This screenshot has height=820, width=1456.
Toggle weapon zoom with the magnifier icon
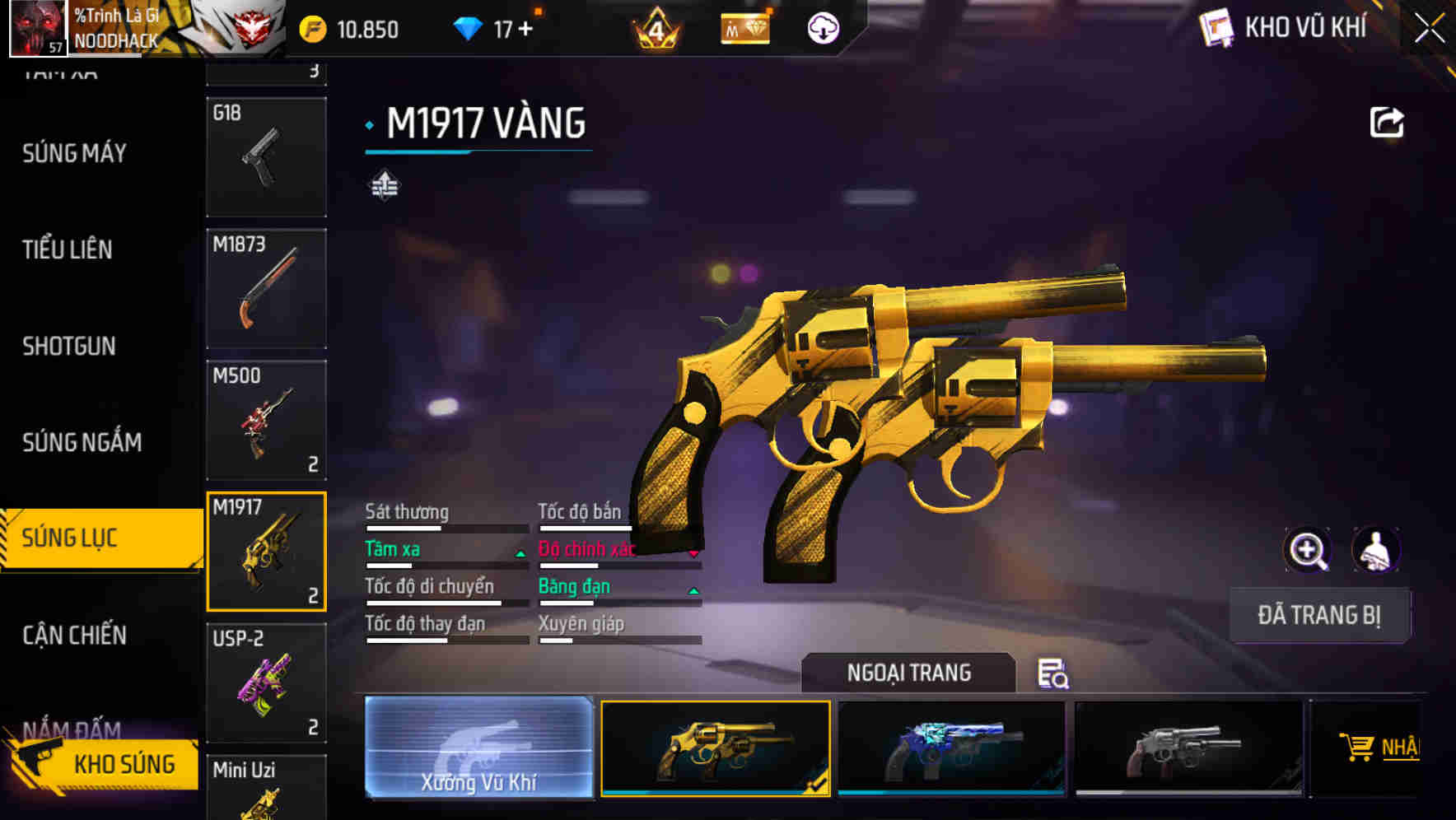tap(1308, 549)
